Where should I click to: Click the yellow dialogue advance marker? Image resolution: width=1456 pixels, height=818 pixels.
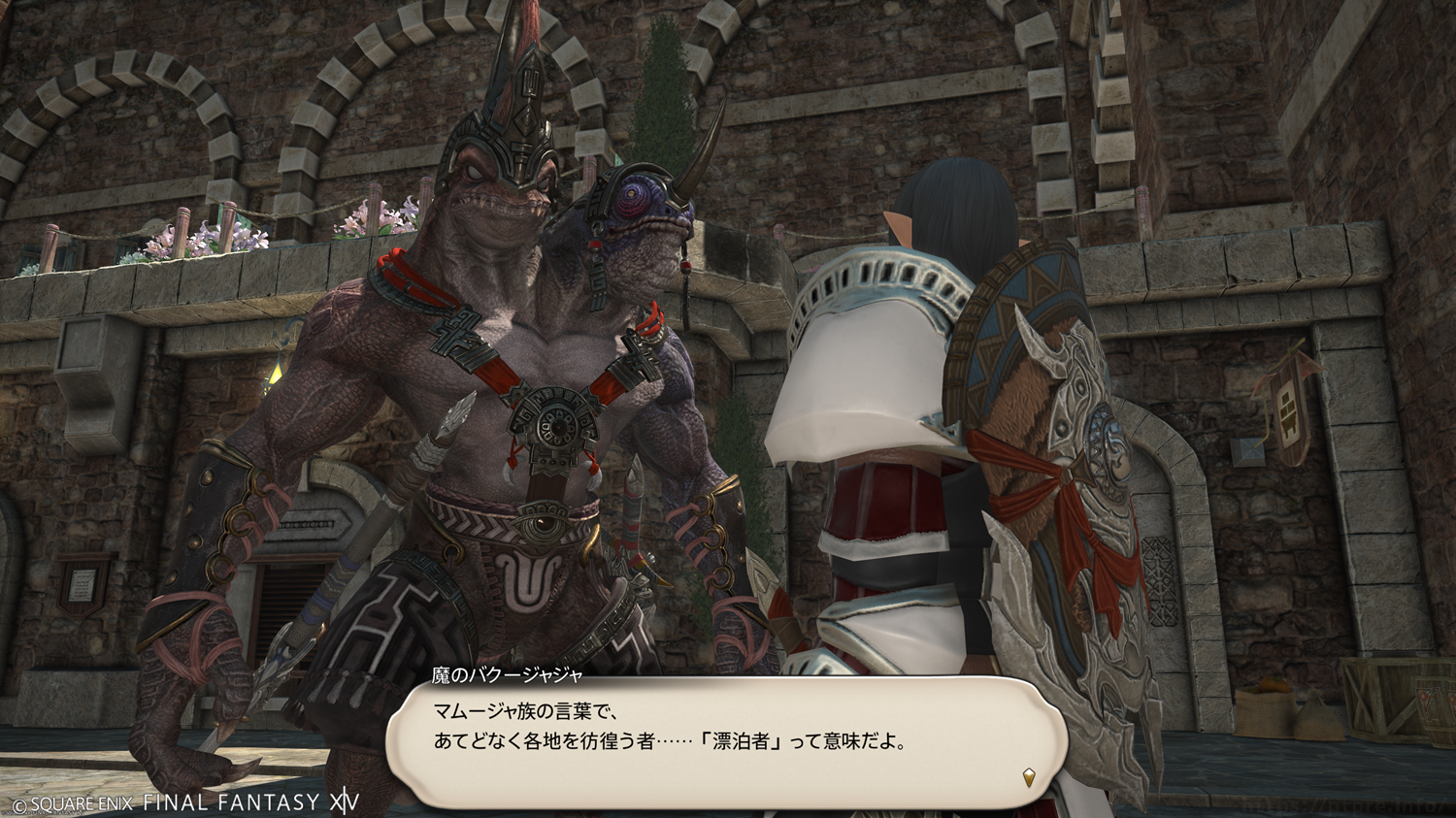coord(1029,776)
